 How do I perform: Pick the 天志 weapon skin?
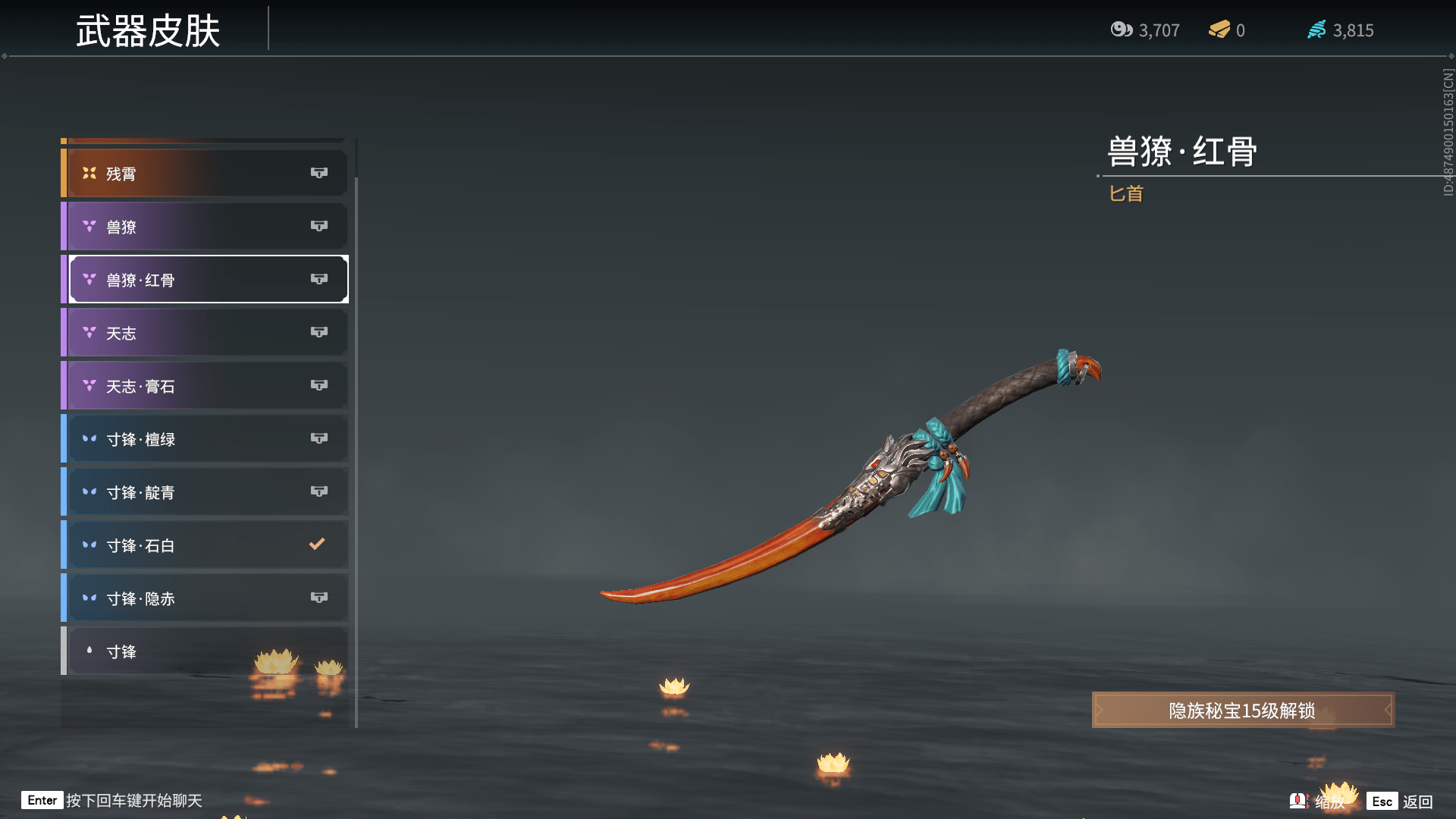pyautogui.click(x=205, y=333)
